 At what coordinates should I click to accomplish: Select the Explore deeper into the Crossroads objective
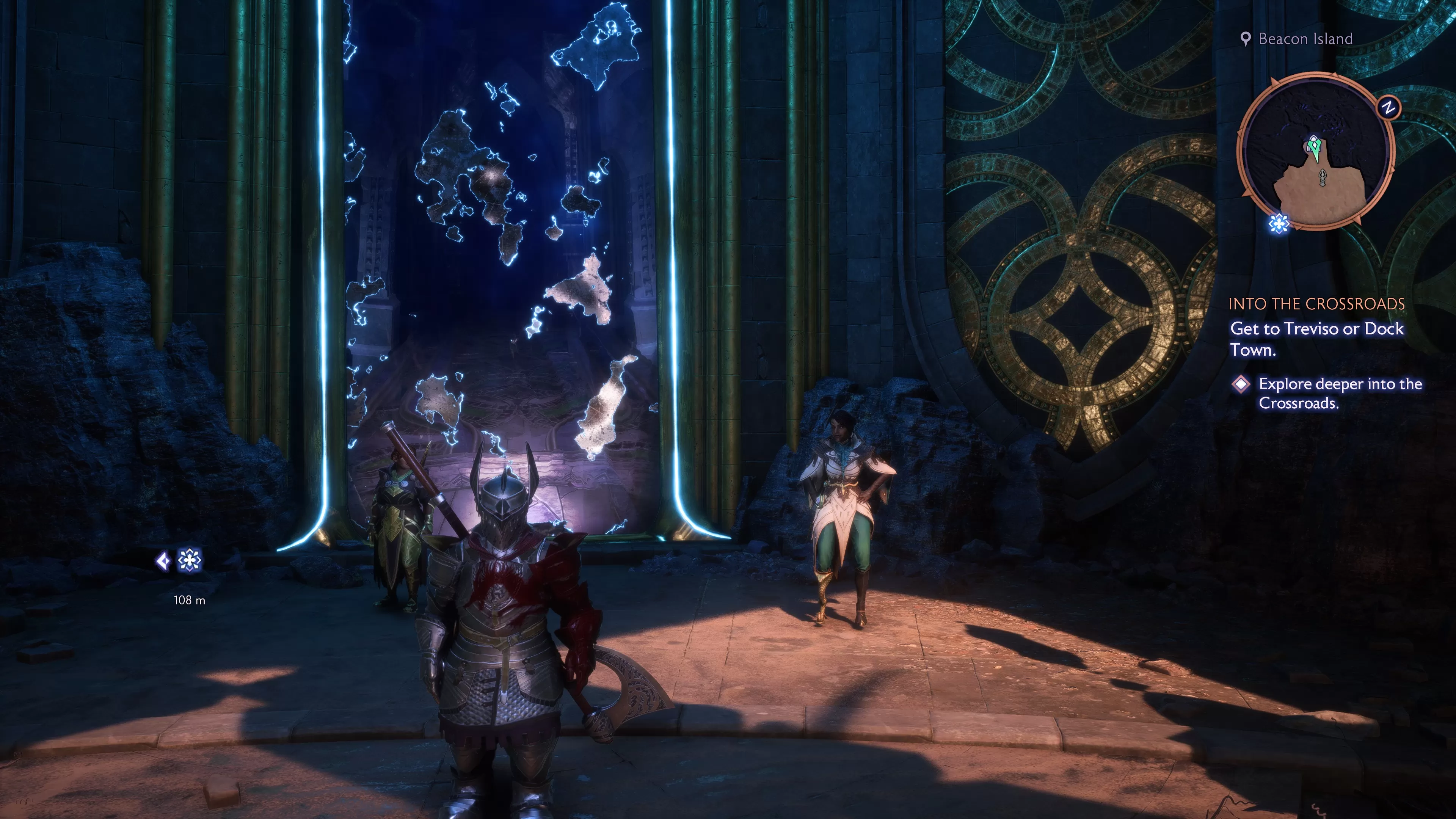(x=1340, y=394)
